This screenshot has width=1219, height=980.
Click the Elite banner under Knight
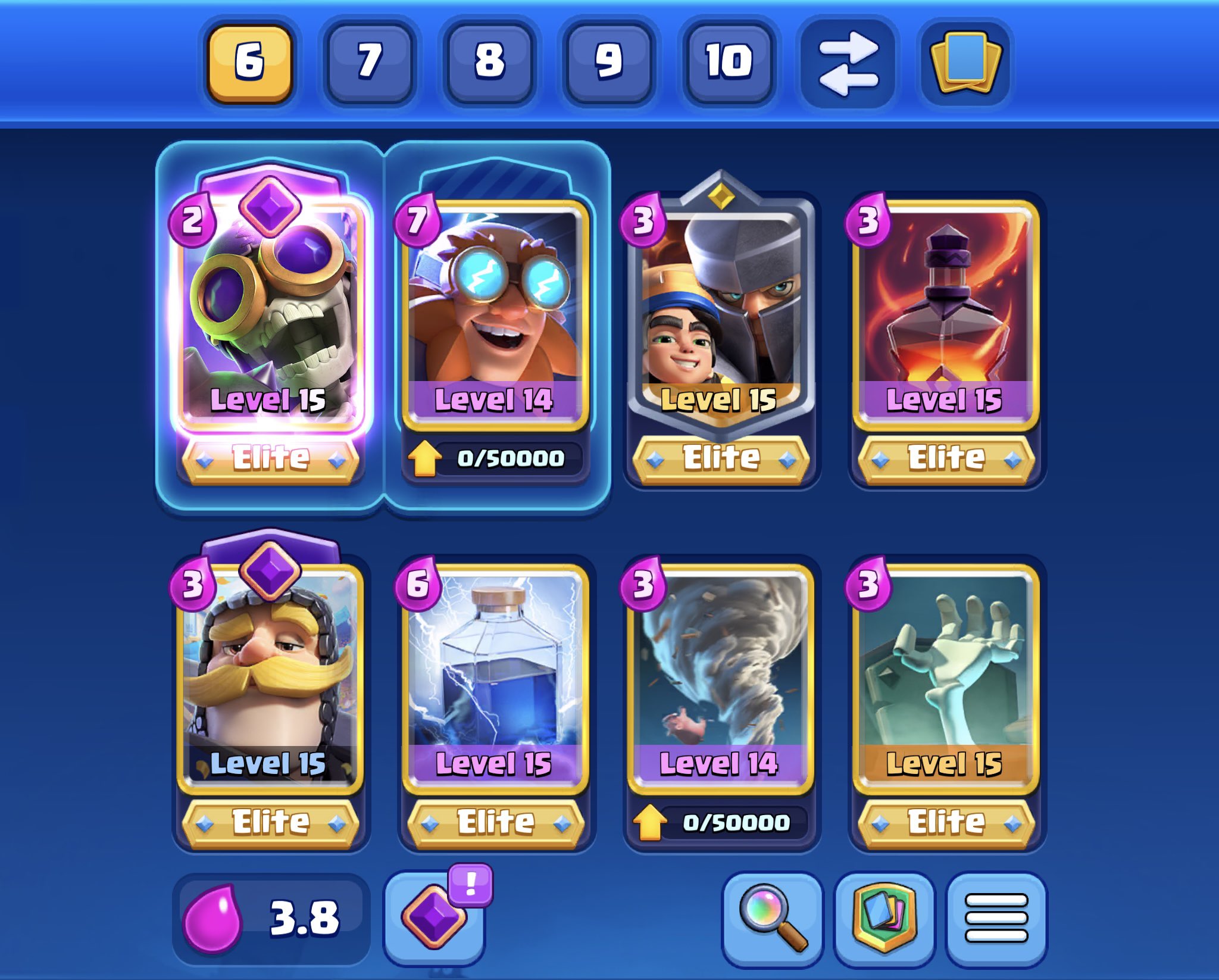coord(271,822)
